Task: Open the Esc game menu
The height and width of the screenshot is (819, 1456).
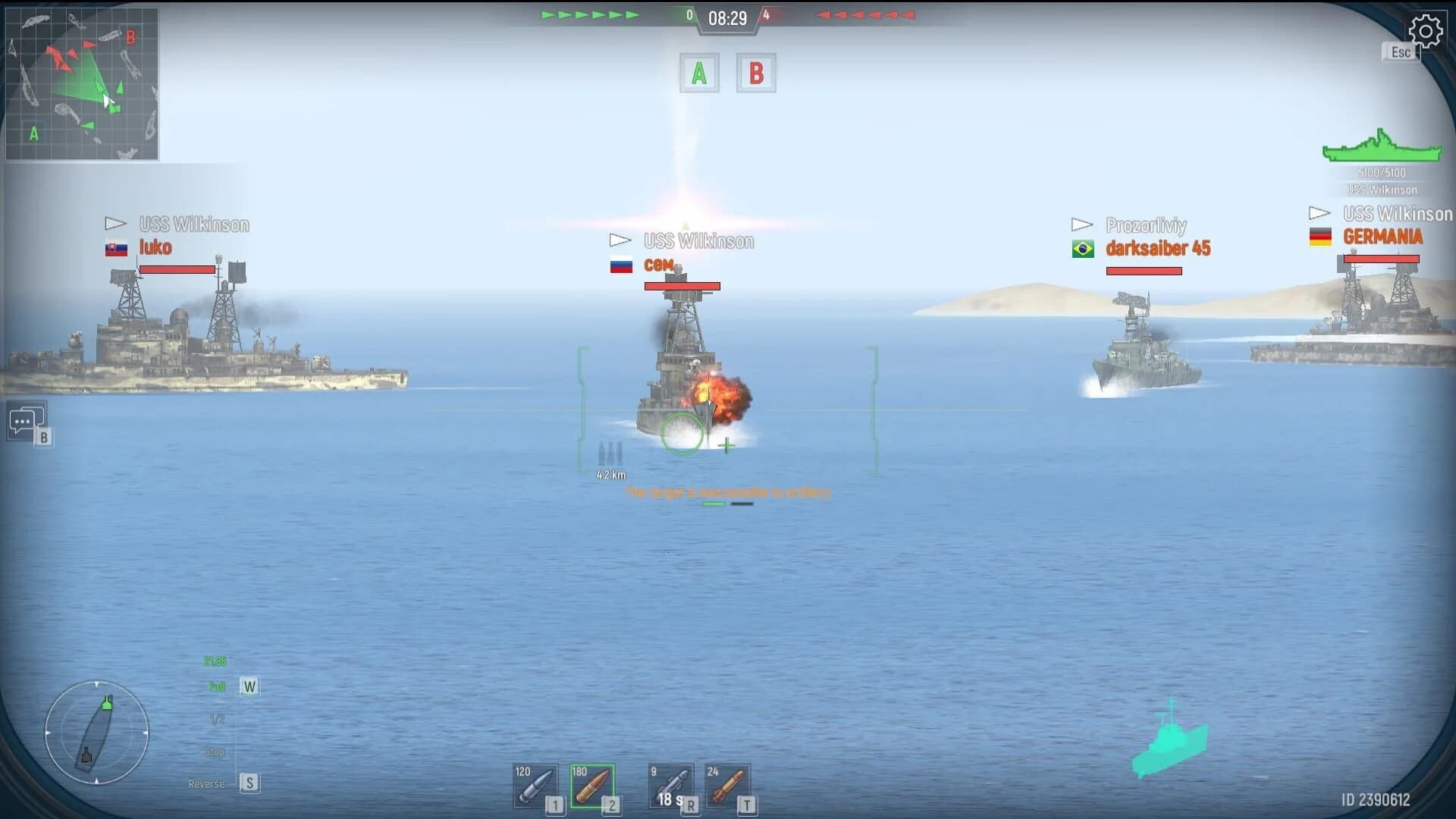Action: coord(1399,52)
